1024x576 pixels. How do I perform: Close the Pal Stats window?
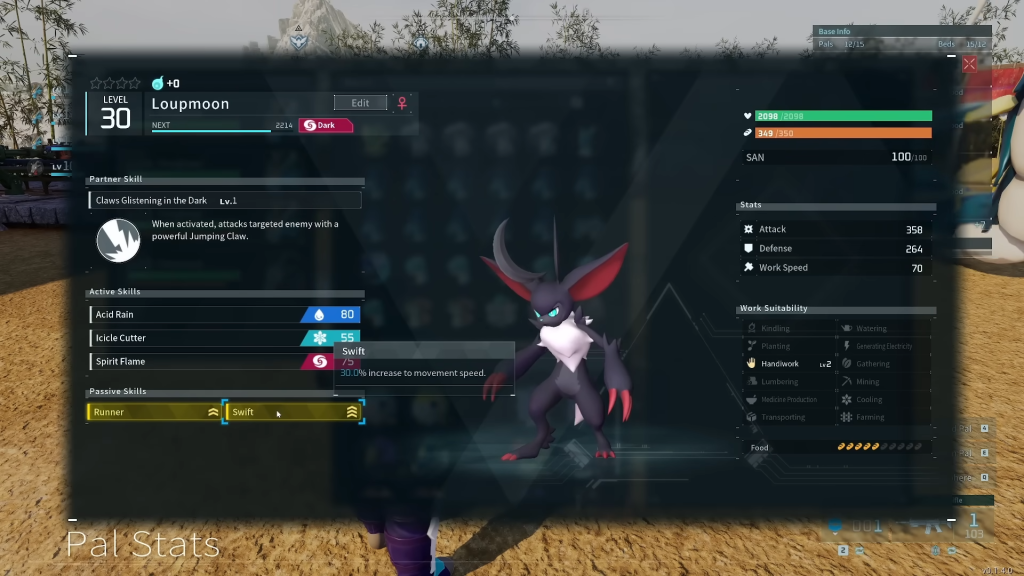(968, 64)
